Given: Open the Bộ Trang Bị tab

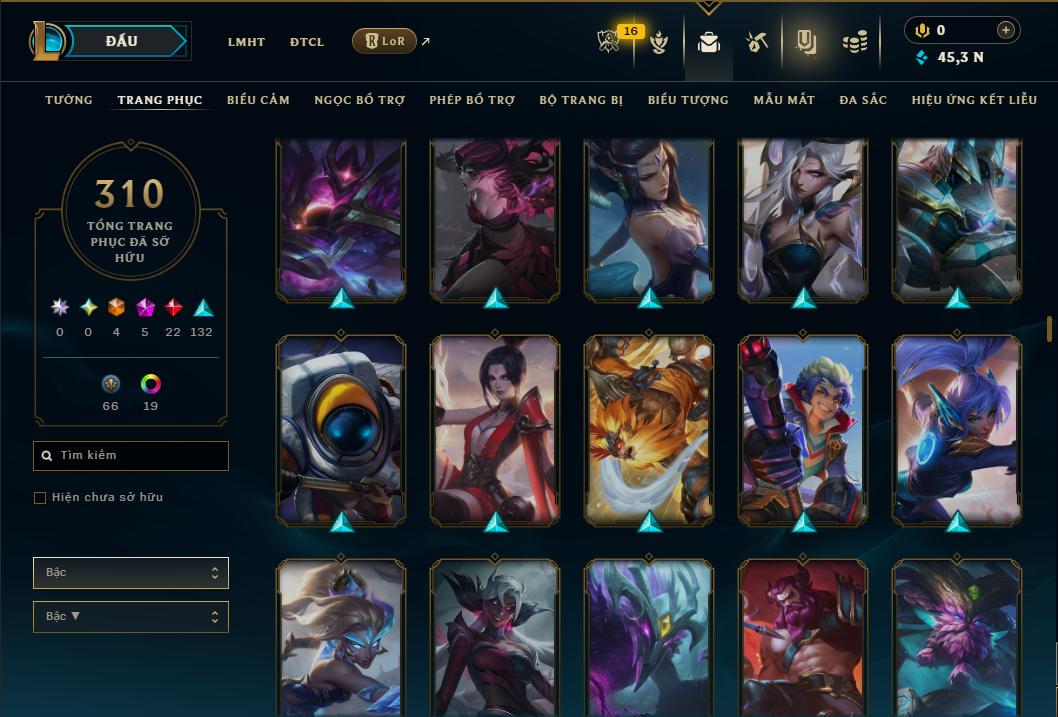Looking at the screenshot, I should 581,100.
